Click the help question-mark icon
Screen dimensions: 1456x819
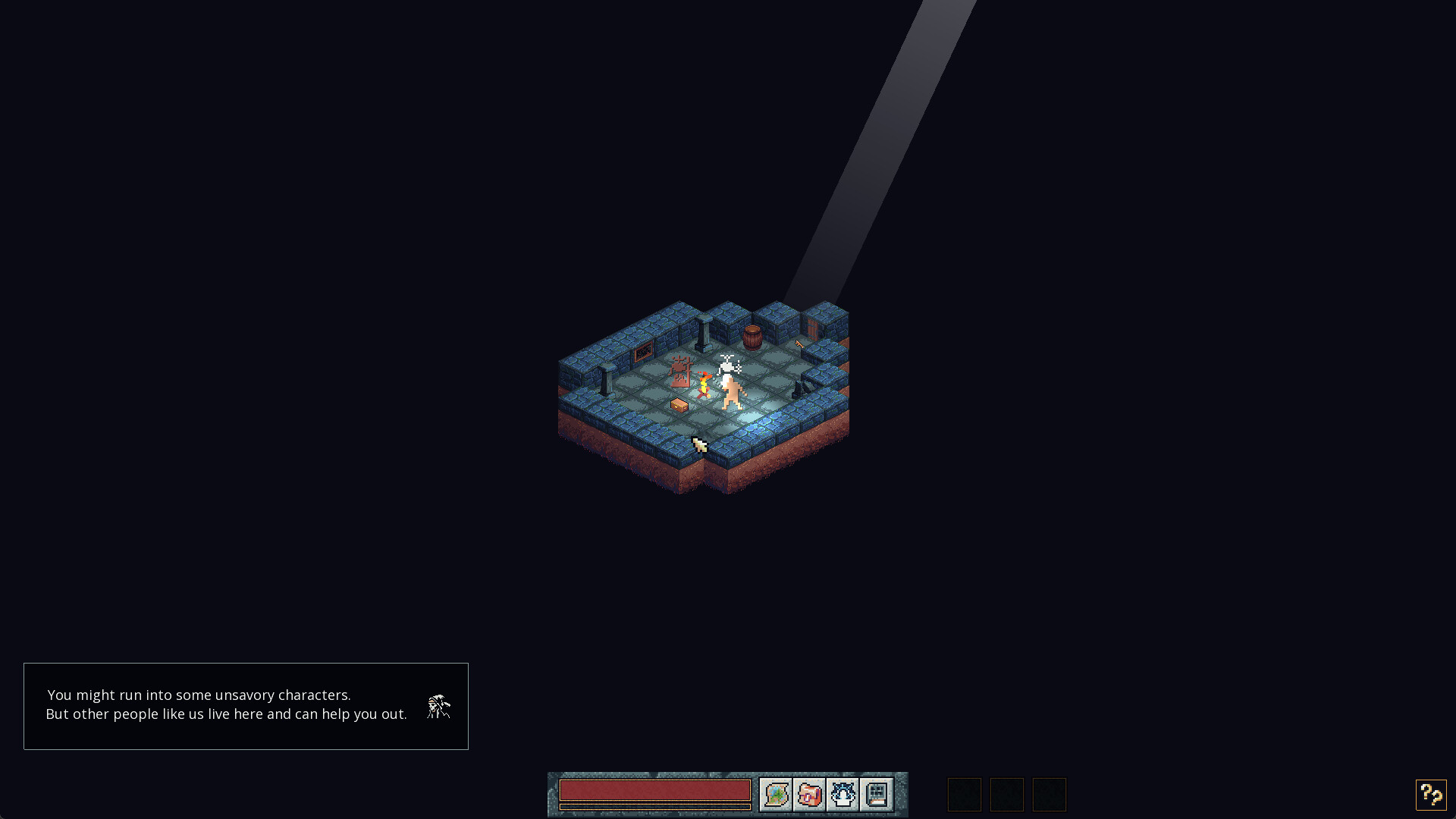point(1430,795)
